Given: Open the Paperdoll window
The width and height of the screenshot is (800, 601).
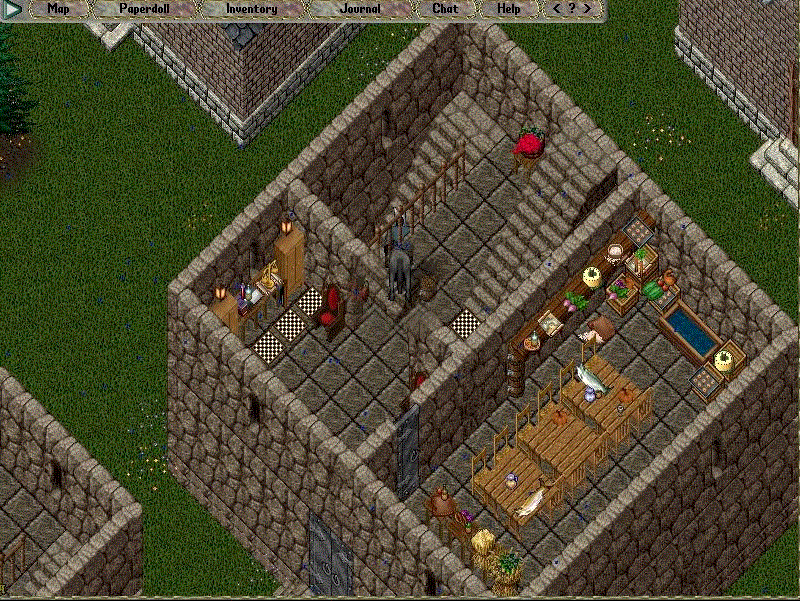Looking at the screenshot, I should coord(144,9).
